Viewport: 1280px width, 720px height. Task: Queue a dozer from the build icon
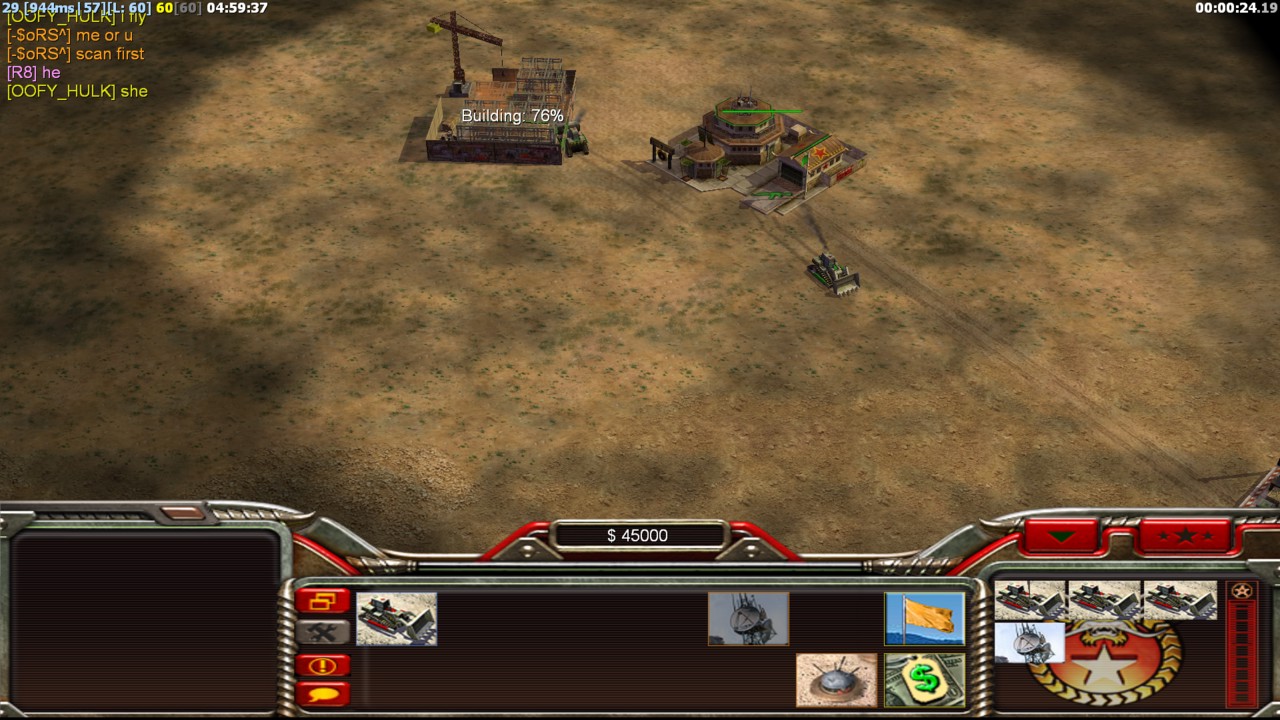click(x=396, y=618)
